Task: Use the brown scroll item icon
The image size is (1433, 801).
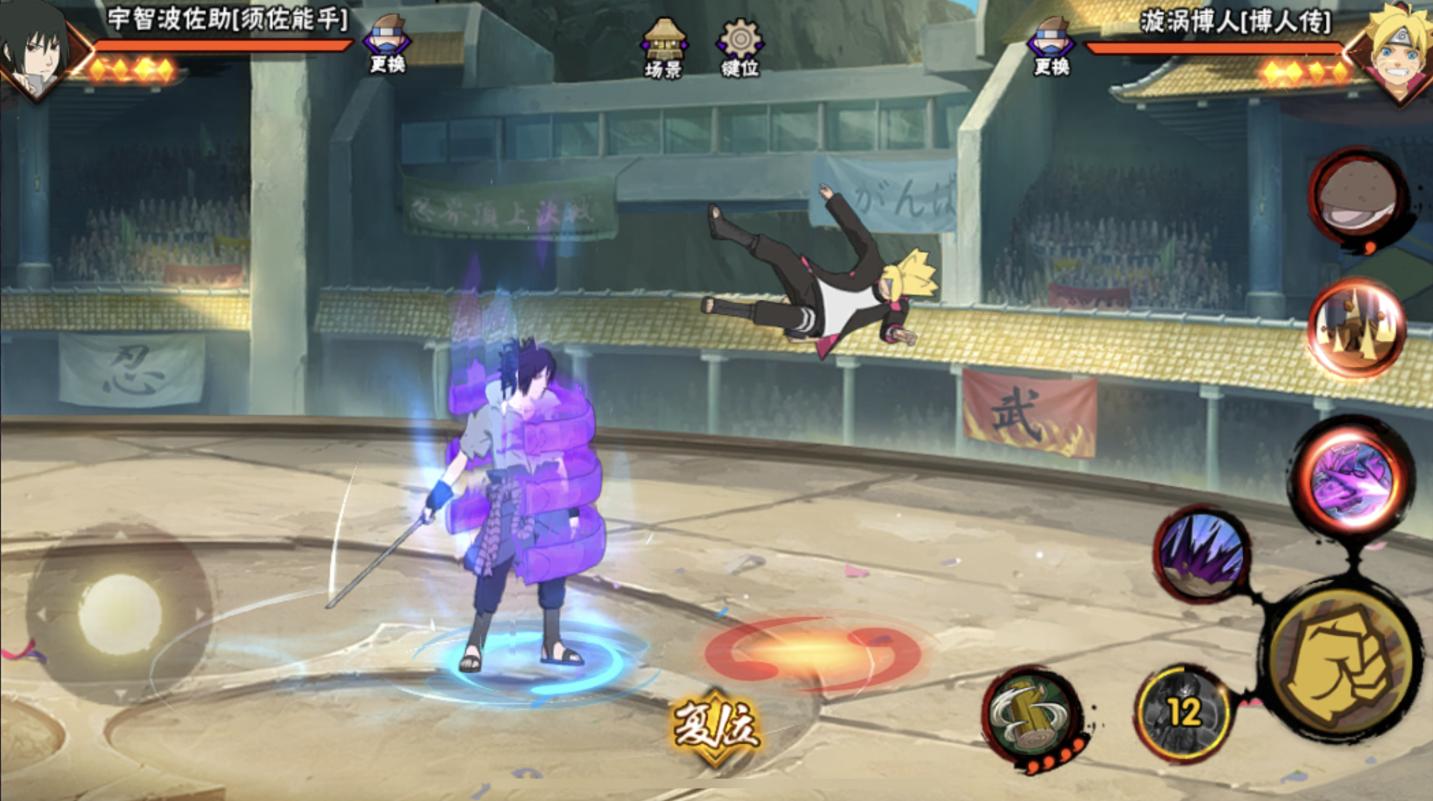Action: (x=1358, y=196)
